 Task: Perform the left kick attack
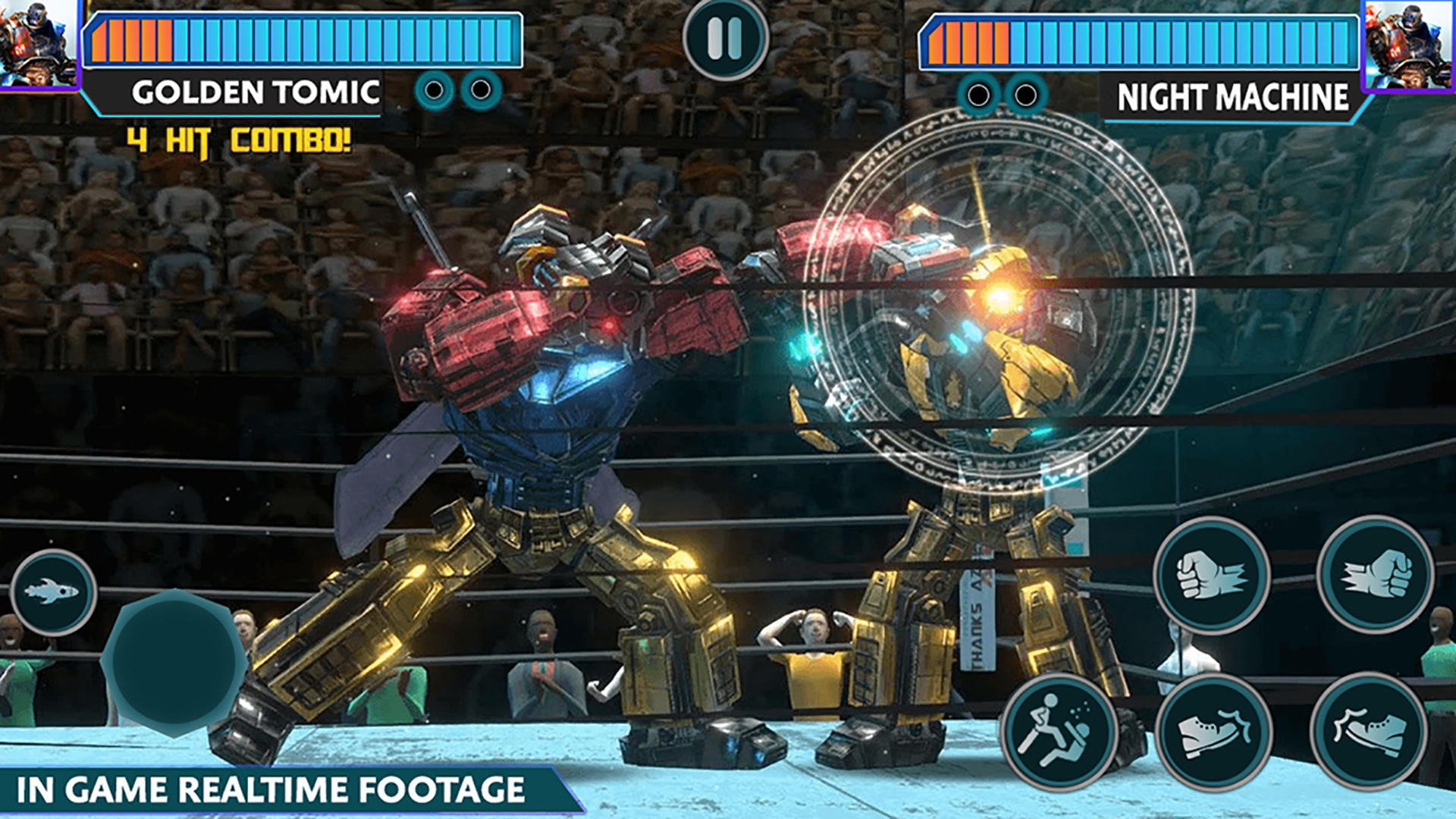click(x=1217, y=730)
